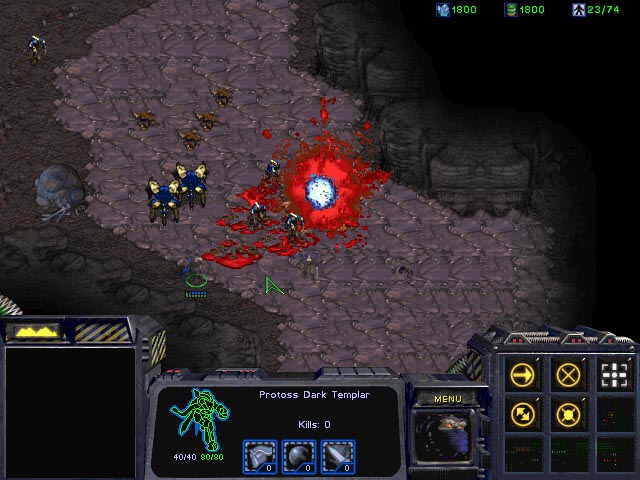Select the Patrol command icon
Viewport: 640px width, 480px height.
click(522, 412)
